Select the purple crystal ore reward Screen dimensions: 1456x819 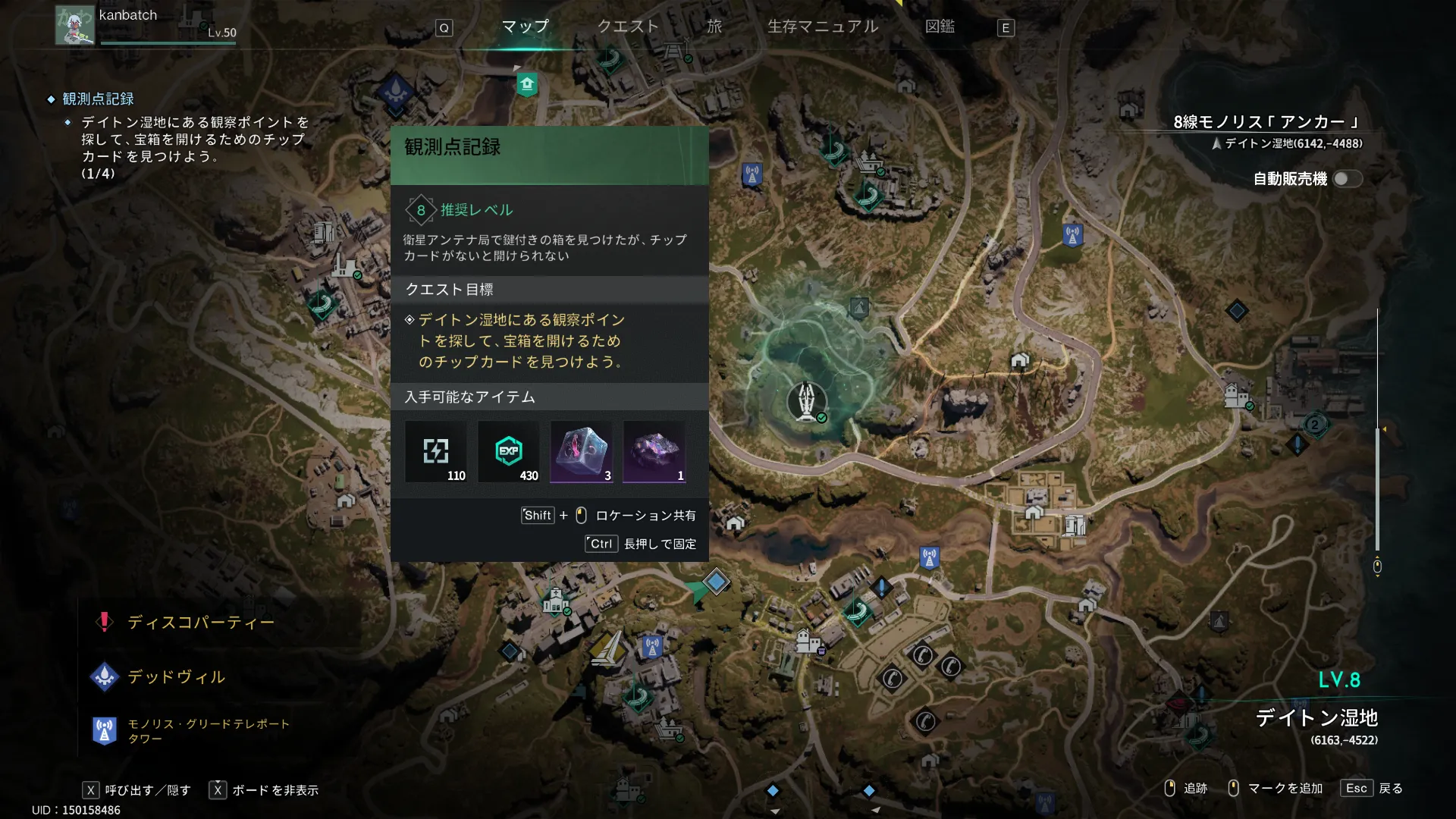pos(654,452)
